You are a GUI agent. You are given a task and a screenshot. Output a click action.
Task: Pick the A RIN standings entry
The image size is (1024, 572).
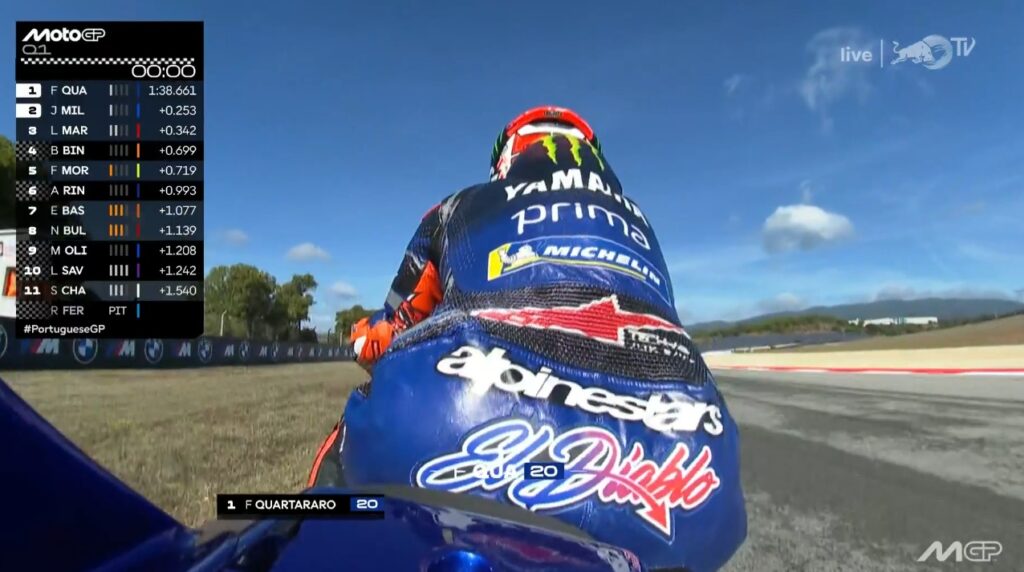click(x=108, y=190)
